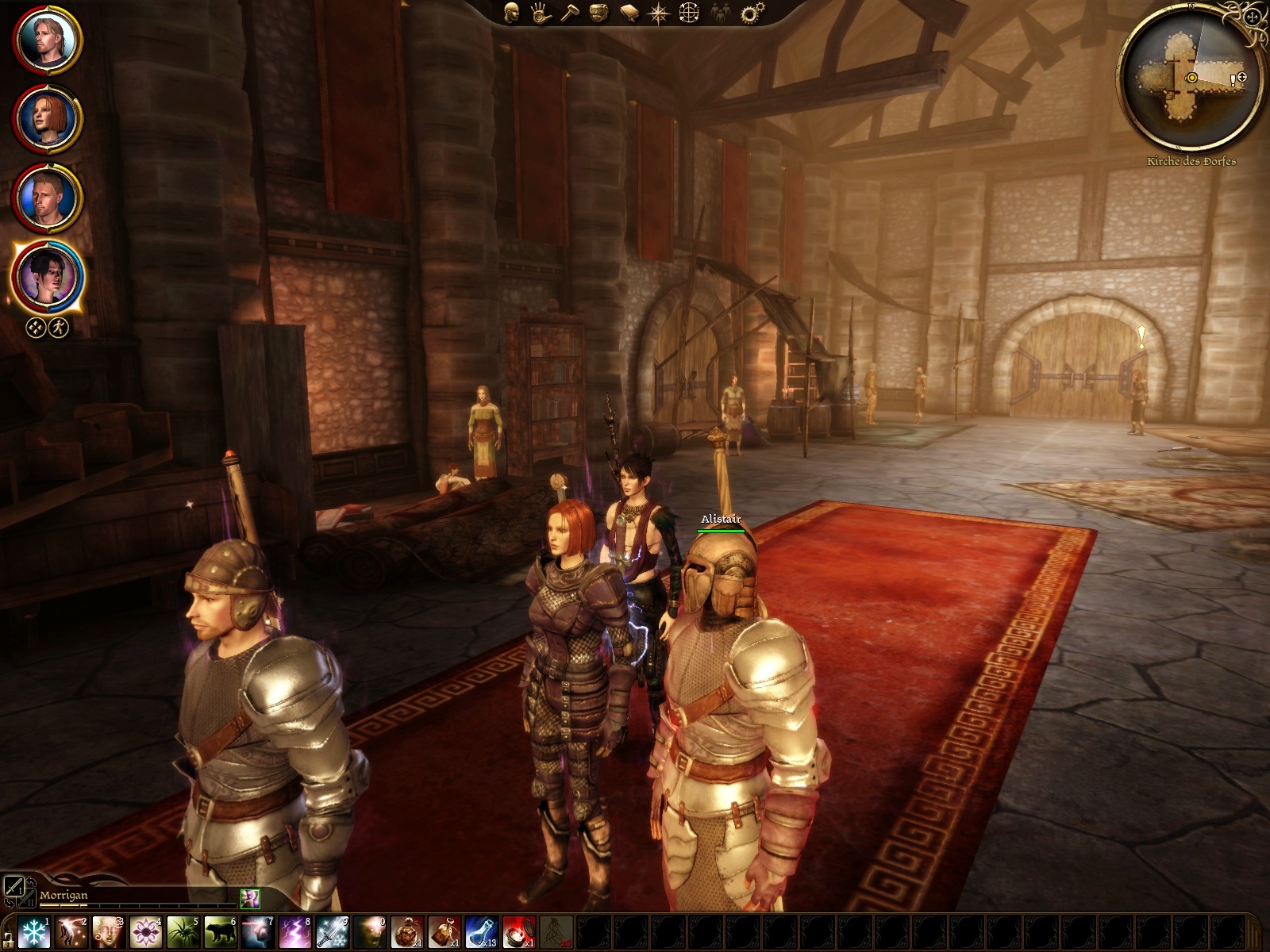Activate the frost sword ability in slot 9

(333, 931)
